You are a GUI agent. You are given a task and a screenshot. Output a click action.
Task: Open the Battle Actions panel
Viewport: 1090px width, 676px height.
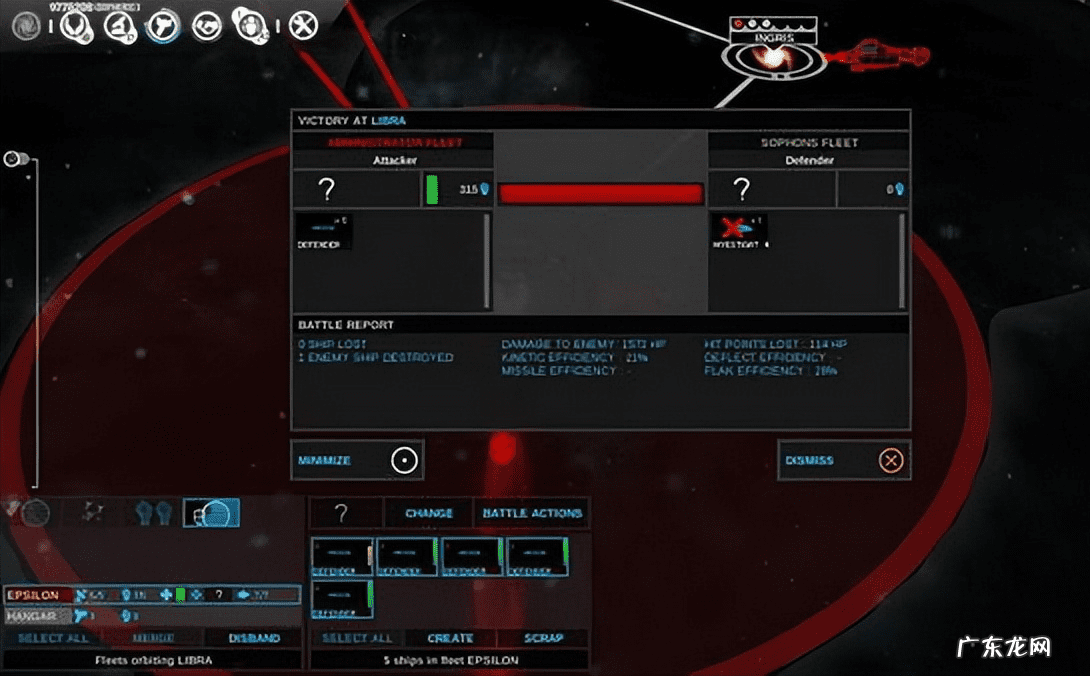[531, 513]
